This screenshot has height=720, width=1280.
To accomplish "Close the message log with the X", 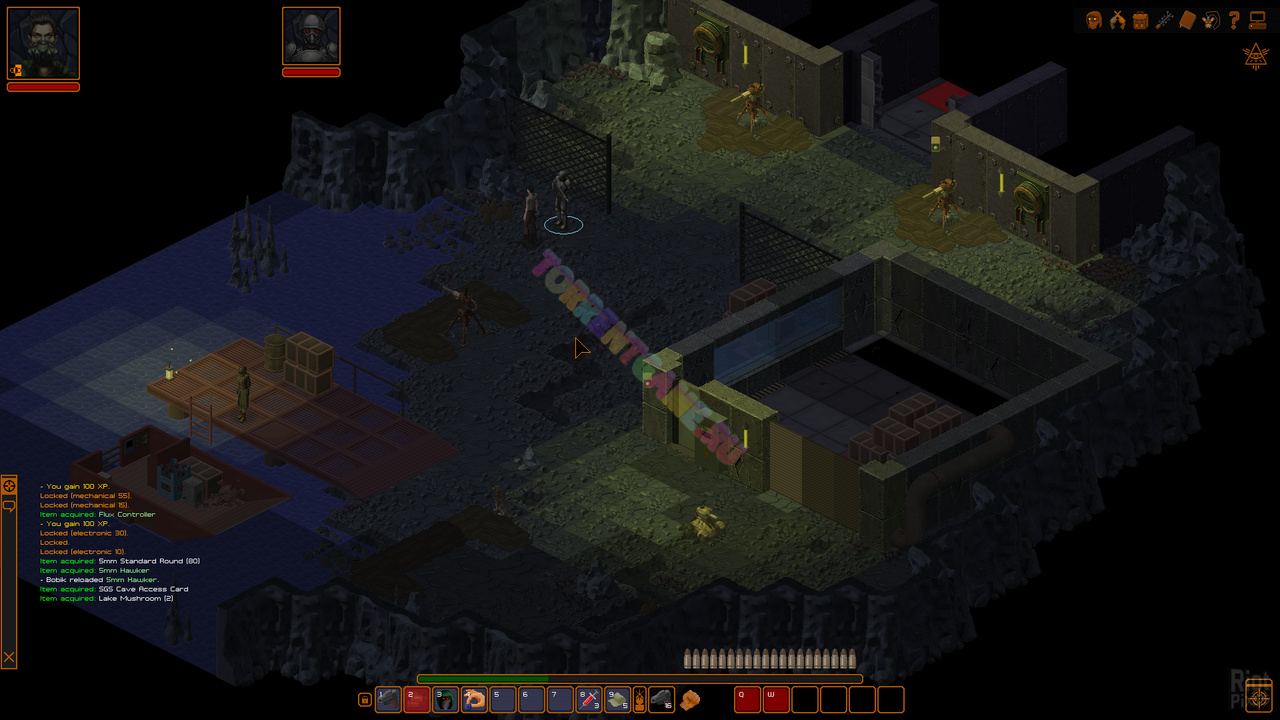I will 9,657.
